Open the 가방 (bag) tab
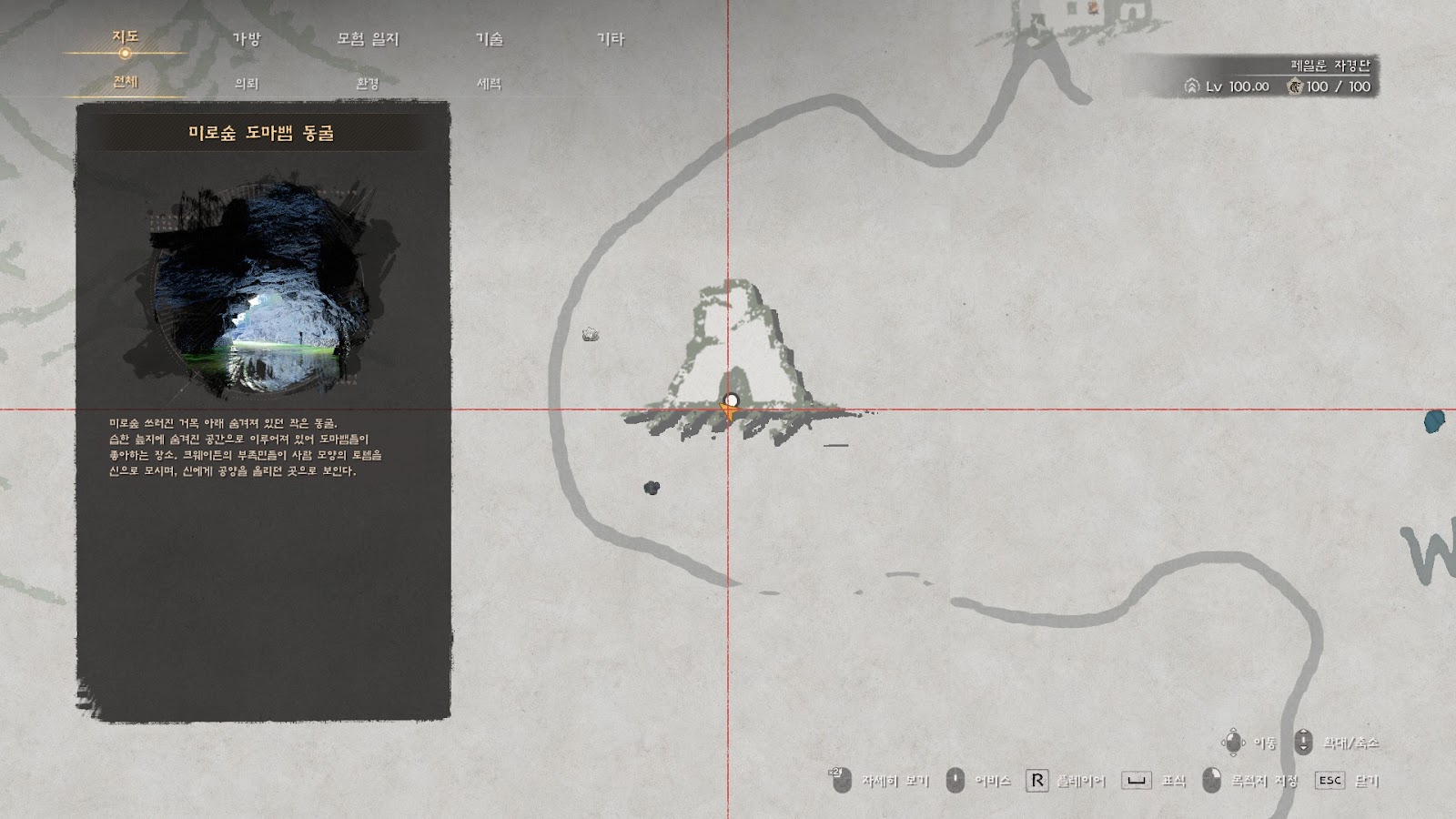This screenshot has width=1456, height=819. click(x=246, y=39)
